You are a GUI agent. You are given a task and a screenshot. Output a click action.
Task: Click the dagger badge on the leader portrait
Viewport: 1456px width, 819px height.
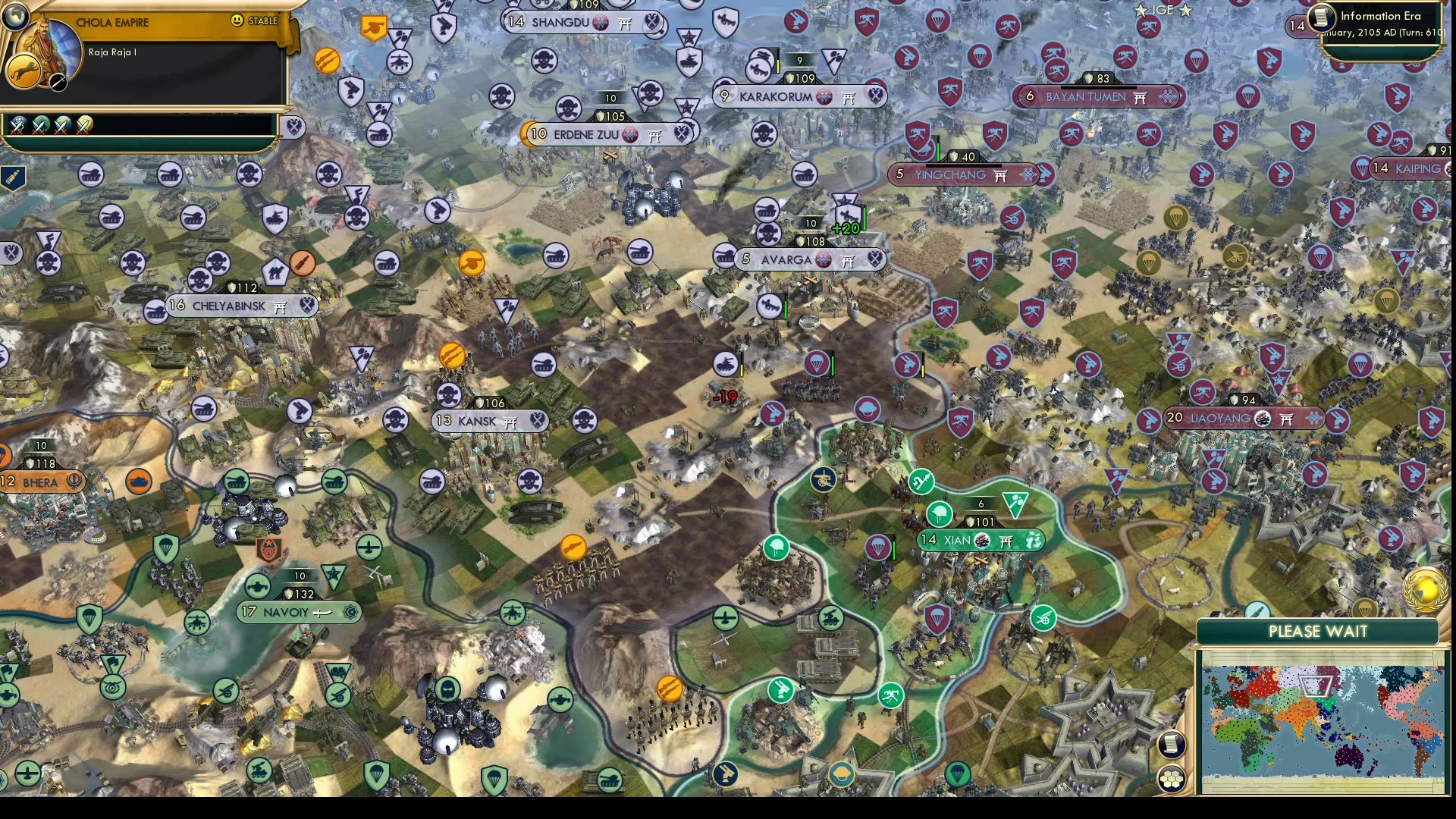(x=58, y=83)
